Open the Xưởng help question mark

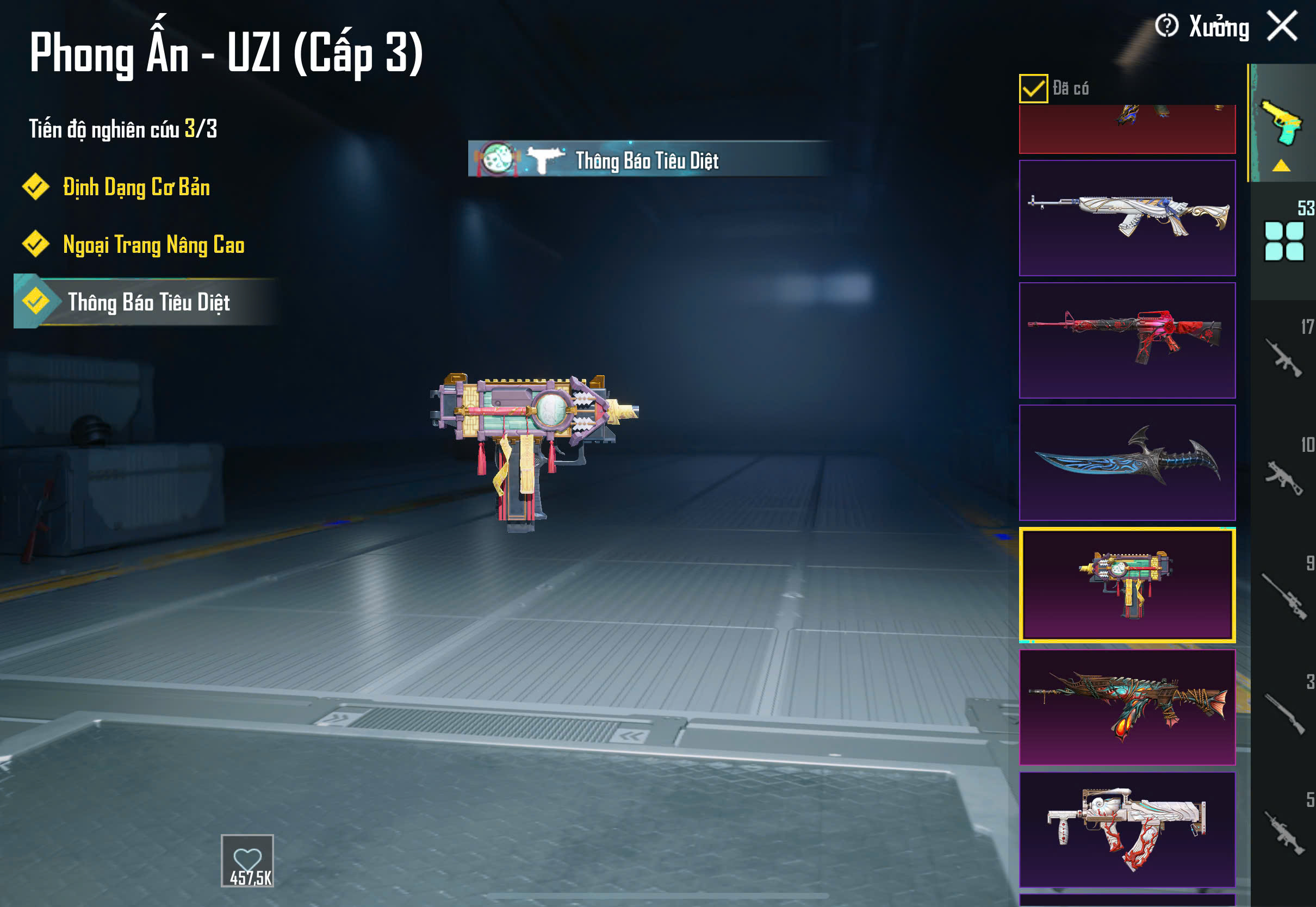tap(1166, 26)
